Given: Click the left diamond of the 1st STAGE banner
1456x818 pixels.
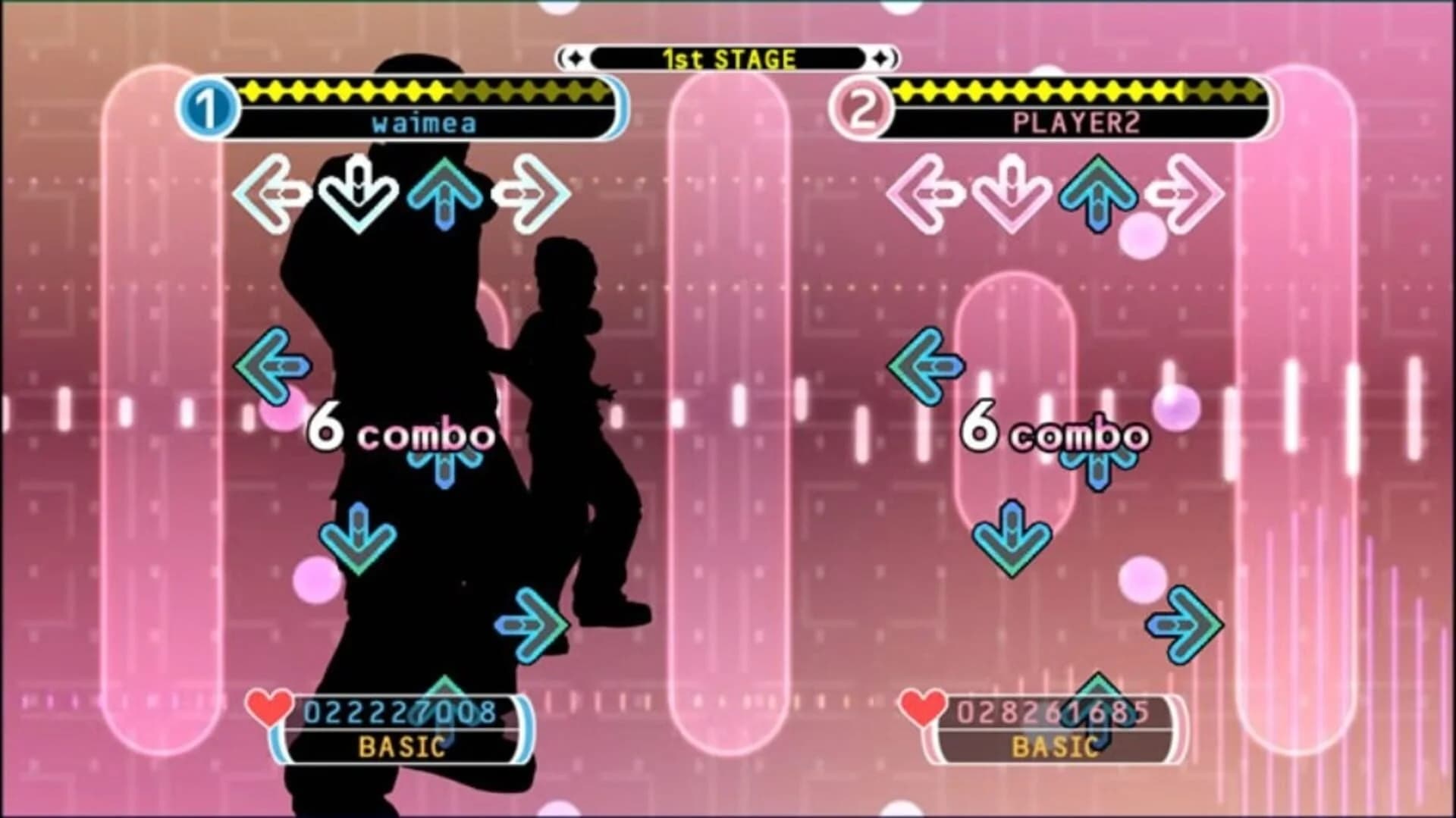Looking at the screenshot, I should pos(574,56).
